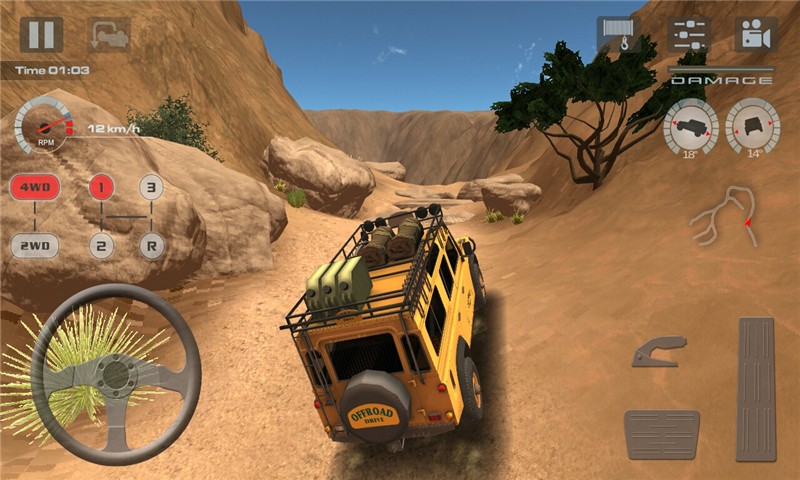This screenshot has width=800, height=480.
Task: Switch the camera view
Action: point(756,35)
